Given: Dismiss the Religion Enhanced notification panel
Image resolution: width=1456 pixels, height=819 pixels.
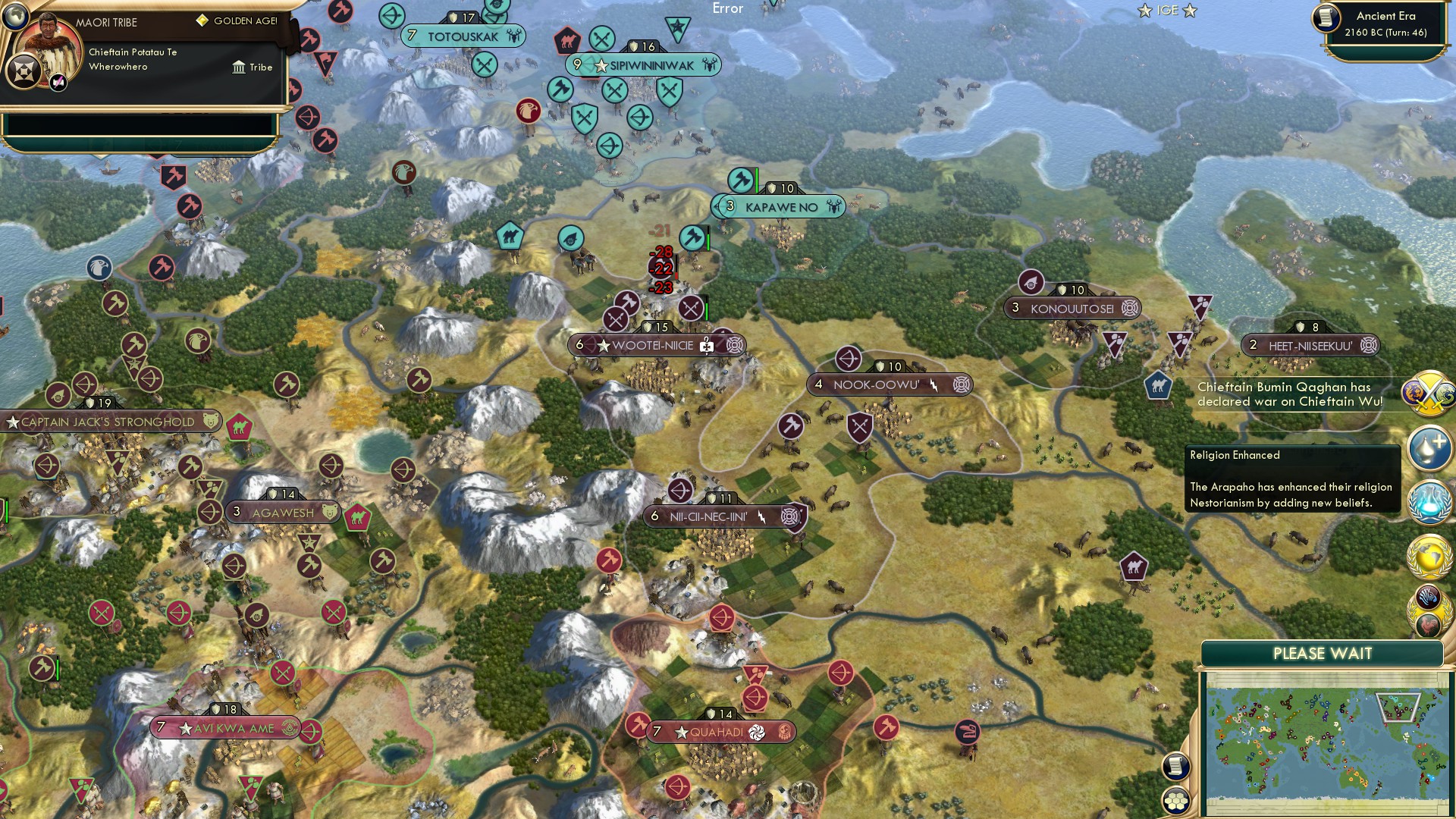Looking at the screenshot, I should (1294, 478).
